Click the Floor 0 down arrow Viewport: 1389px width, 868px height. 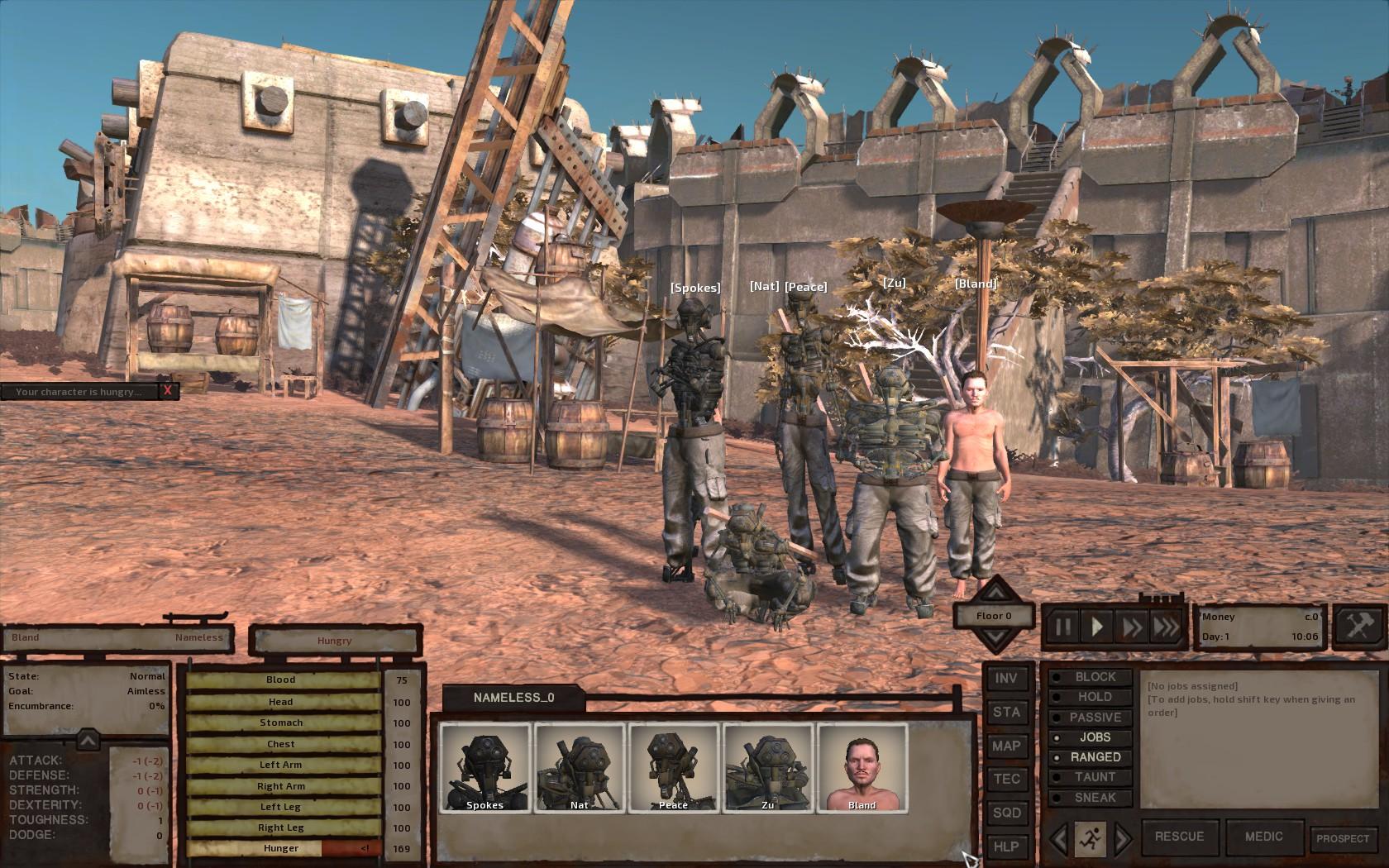[995, 637]
